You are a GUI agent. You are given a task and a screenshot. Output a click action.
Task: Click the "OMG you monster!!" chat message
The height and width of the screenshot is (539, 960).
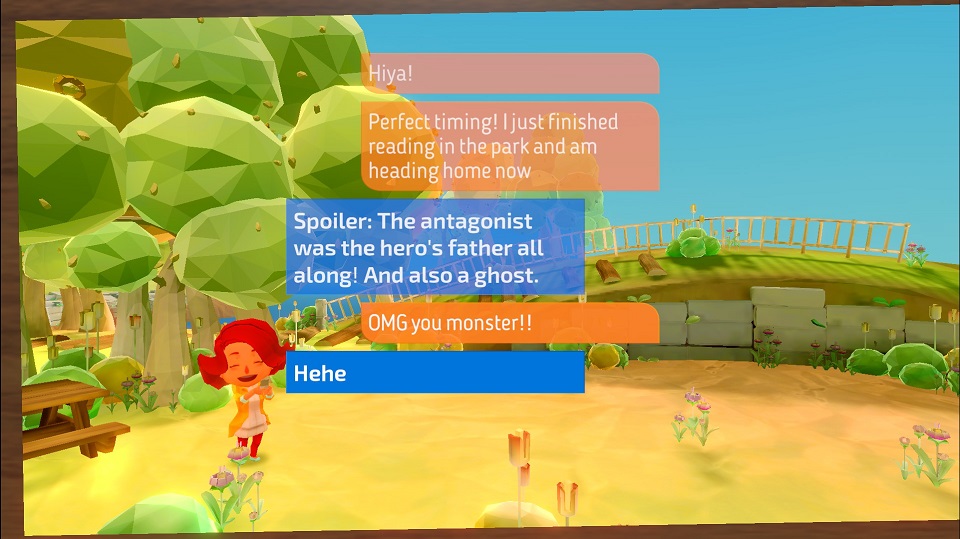tap(510, 324)
